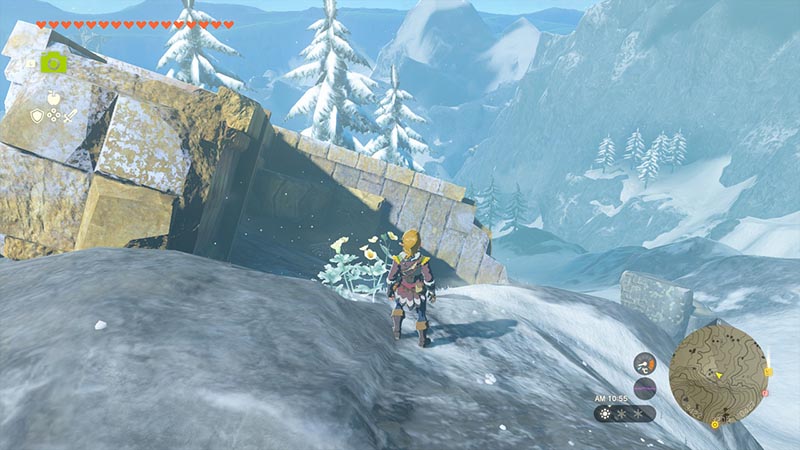Click the purple noise sensor gauge
800x450 pixels.
click(645, 387)
